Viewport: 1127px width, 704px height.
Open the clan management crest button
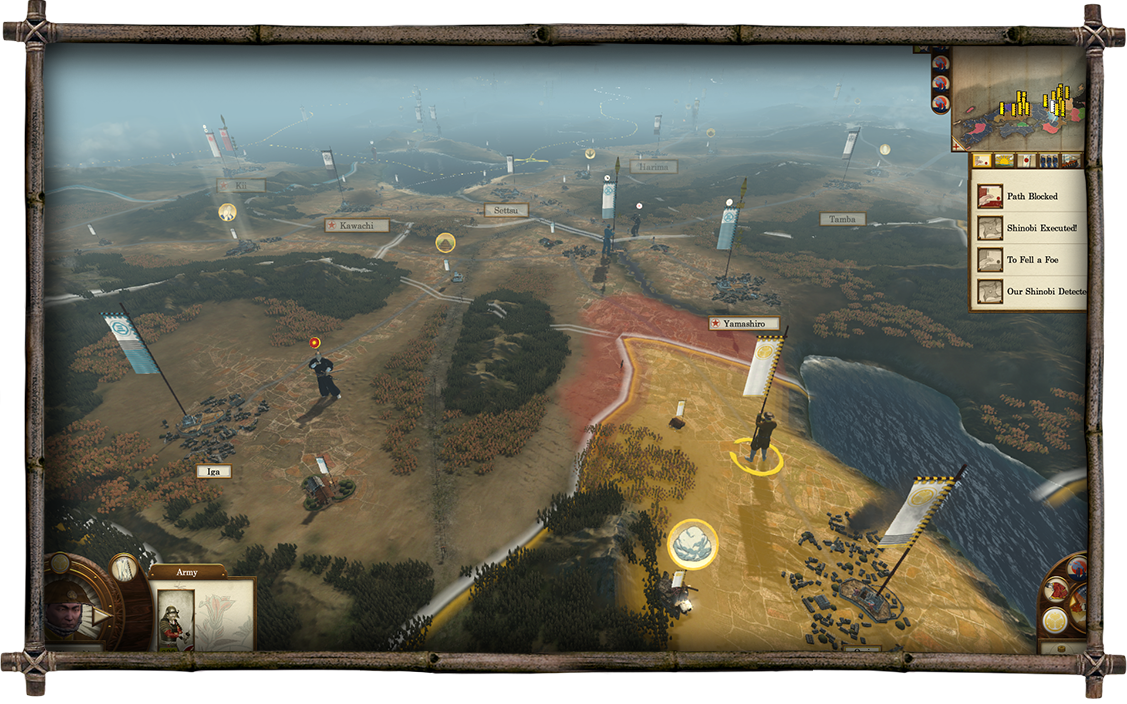1054,620
